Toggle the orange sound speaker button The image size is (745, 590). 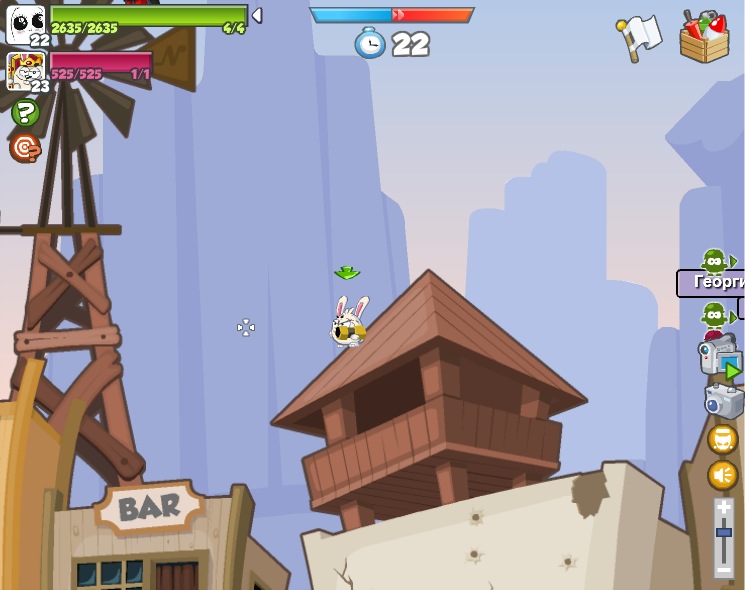click(x=723, y=474)
